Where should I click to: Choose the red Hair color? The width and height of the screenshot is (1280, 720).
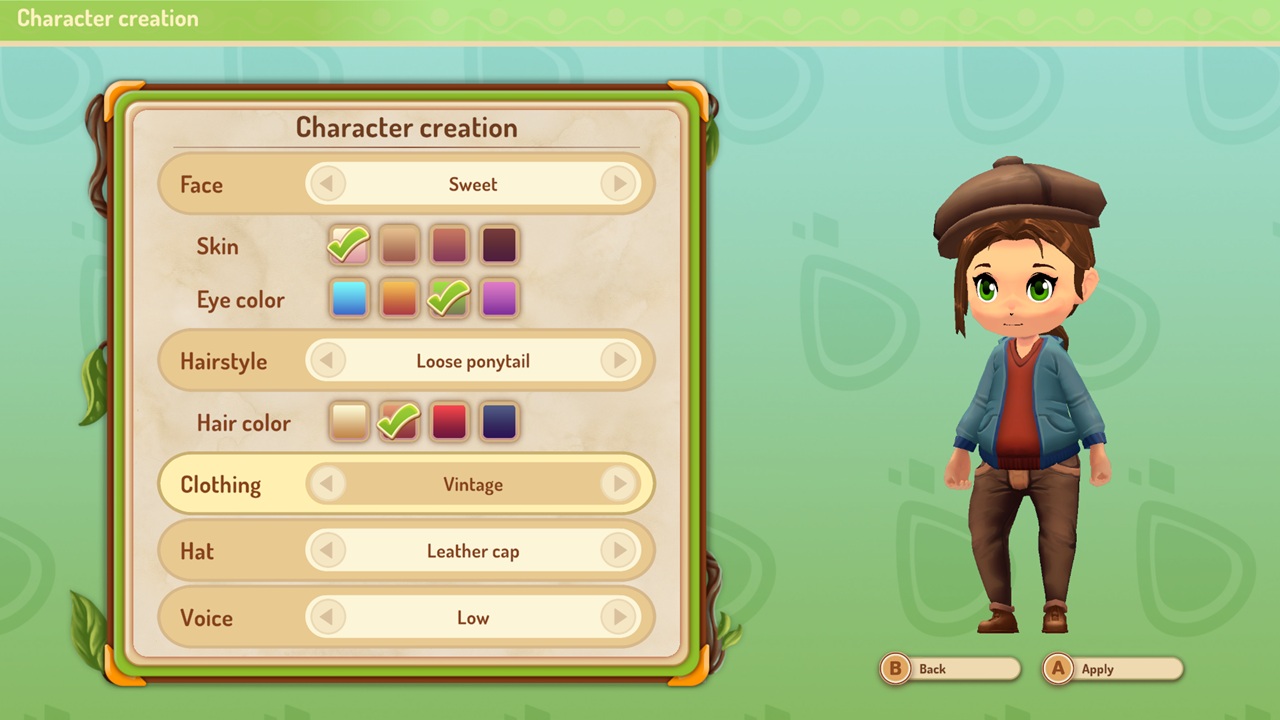448,422
